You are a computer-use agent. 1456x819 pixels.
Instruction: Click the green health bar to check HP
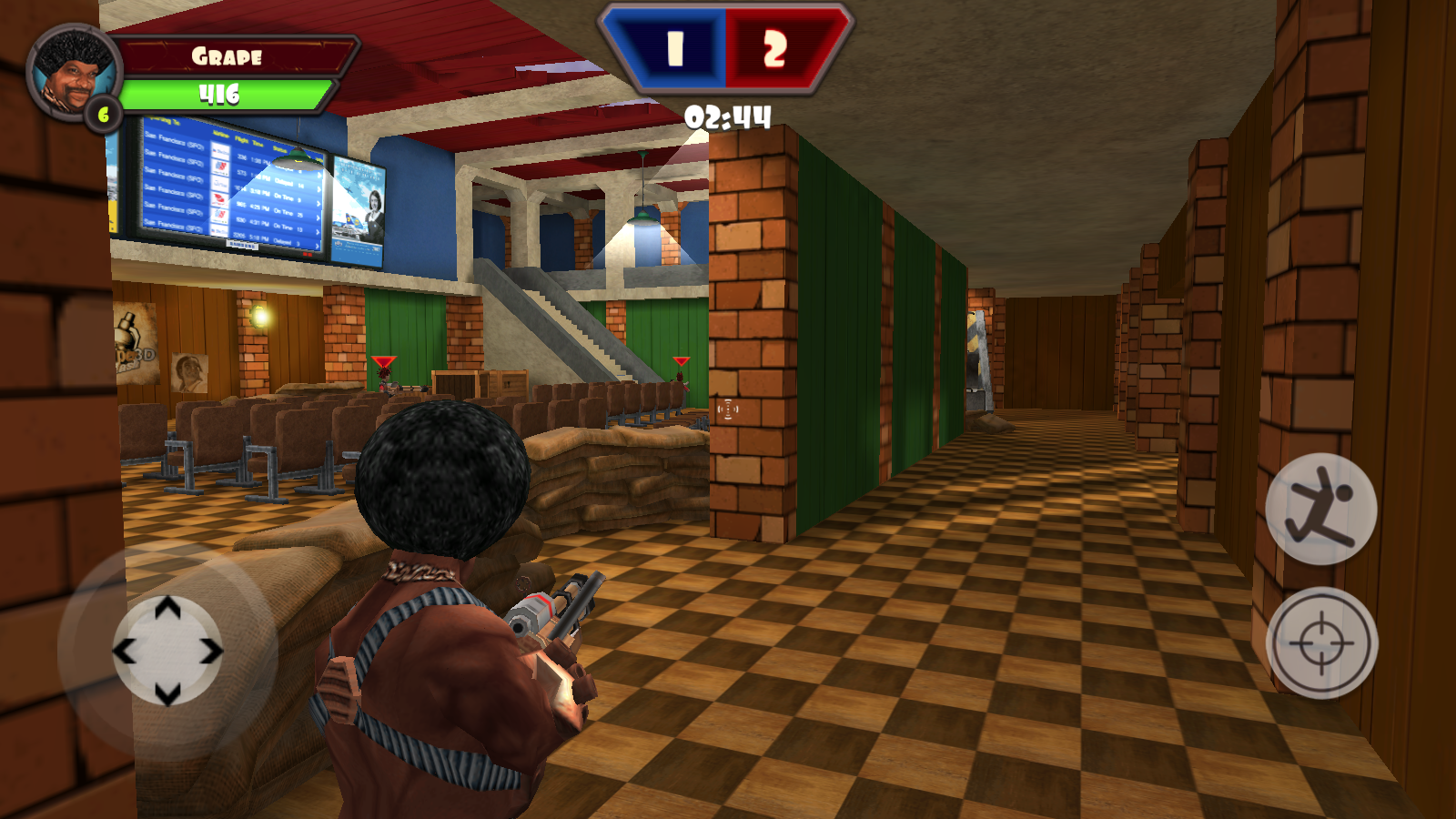227,90
